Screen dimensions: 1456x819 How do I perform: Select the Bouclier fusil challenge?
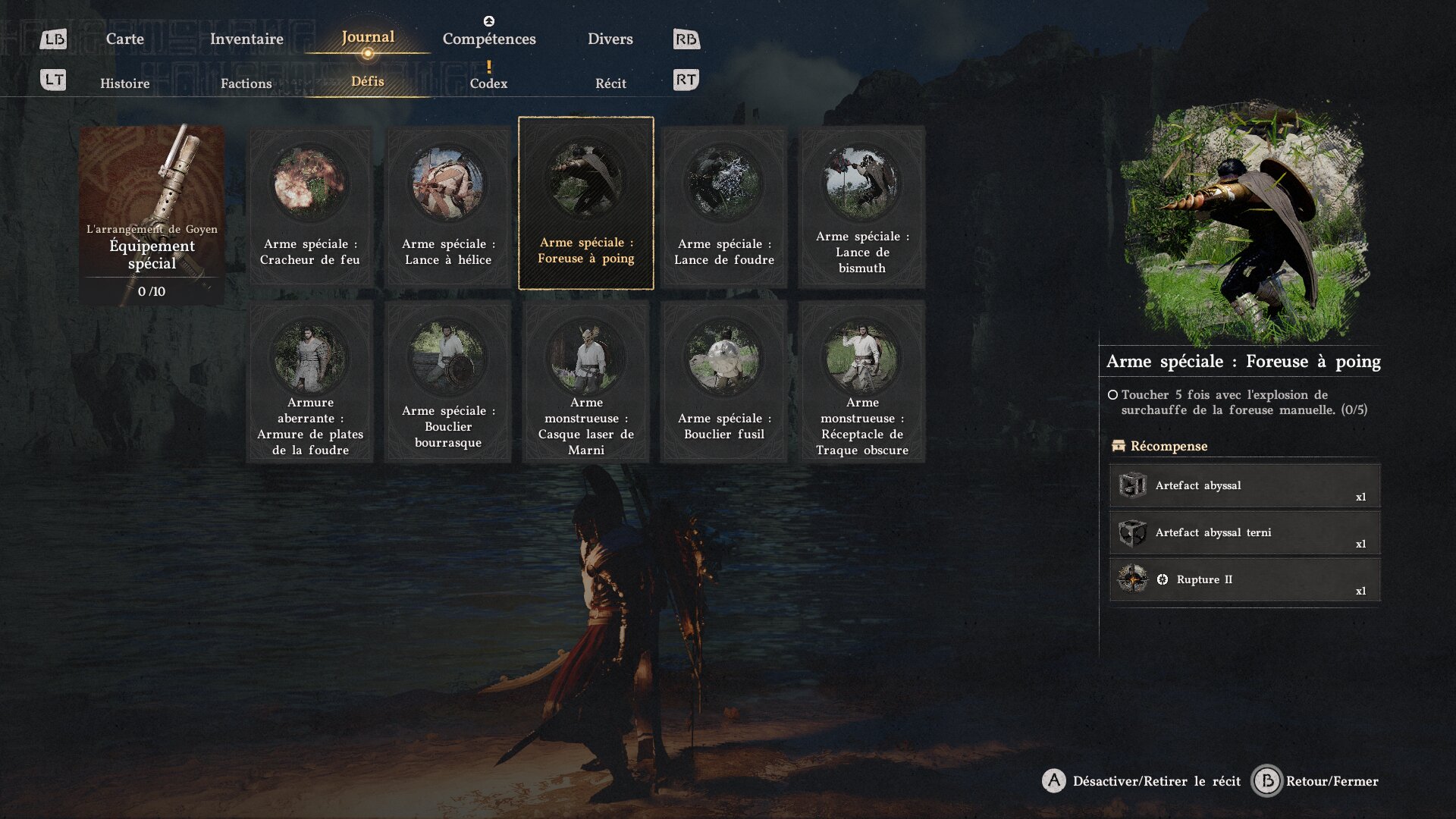(x=724, y=381)
